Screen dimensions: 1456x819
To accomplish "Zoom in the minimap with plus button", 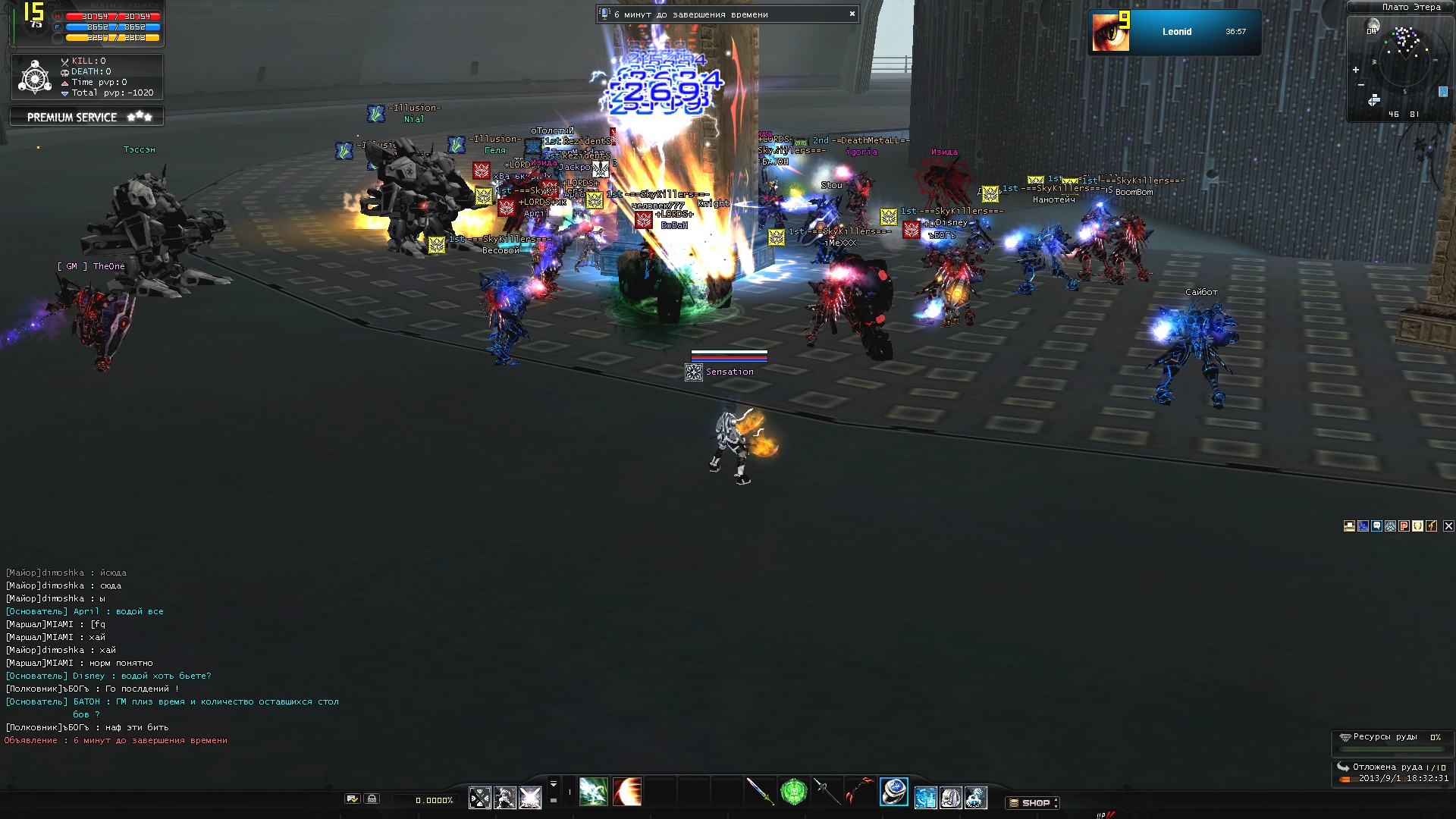I will point(1356,70).
